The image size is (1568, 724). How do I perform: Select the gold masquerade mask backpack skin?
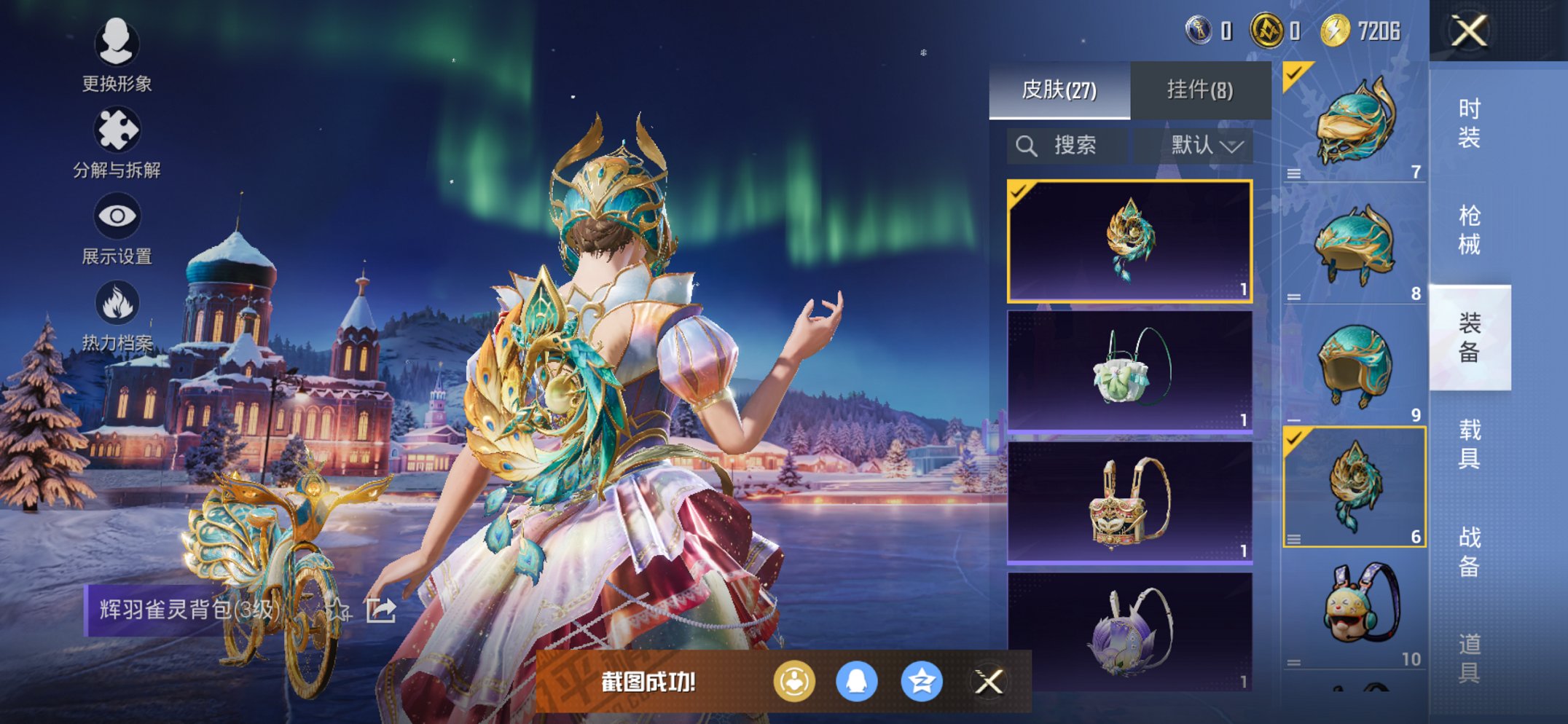1129,501
